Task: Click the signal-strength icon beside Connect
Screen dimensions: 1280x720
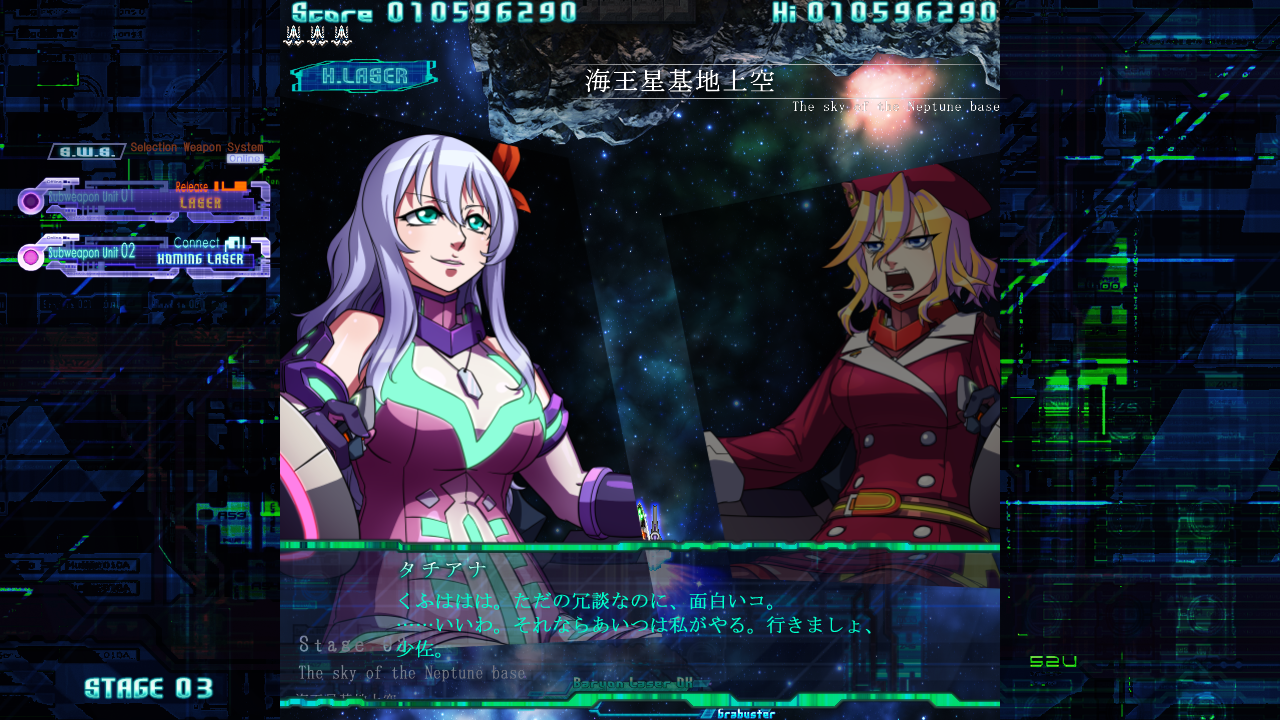Action: (x=236, y=242)
